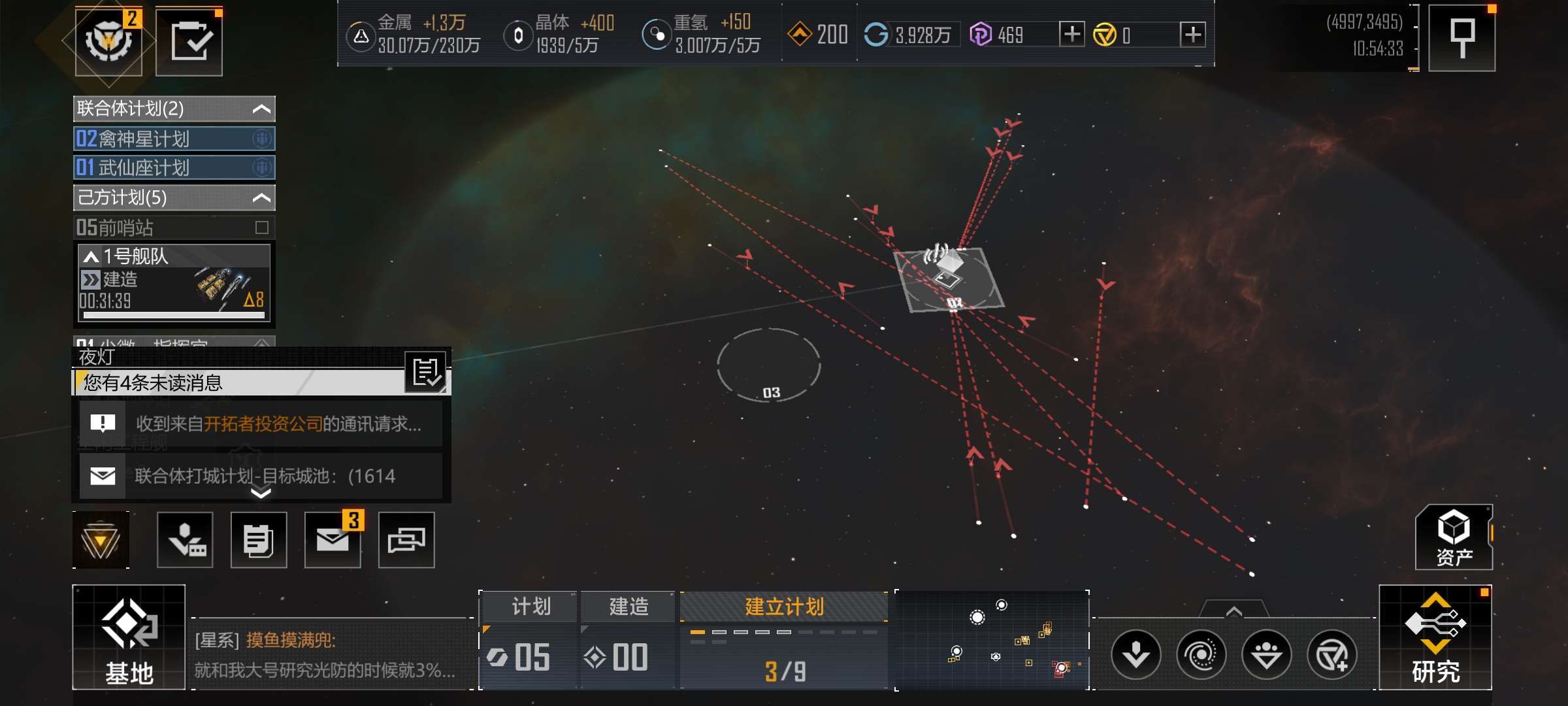Click the star system minimap
The width and height of the screenshot is (1568, 706).
pos(992,639)
